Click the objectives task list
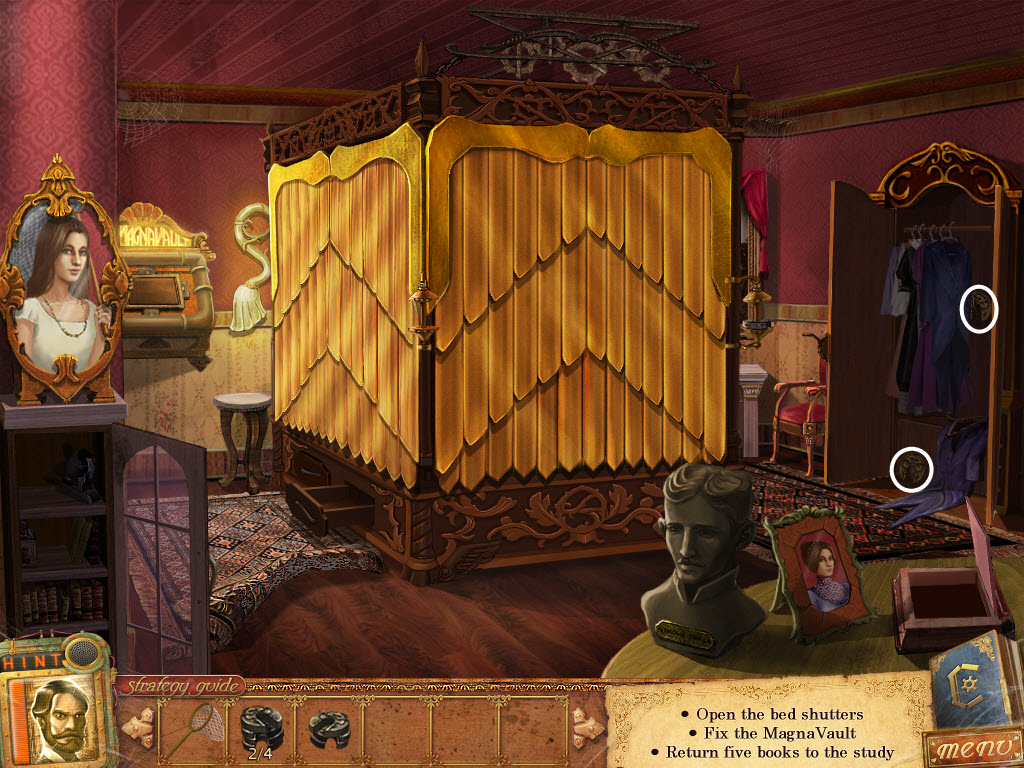Screen dimensions: 1024x768 770,732
